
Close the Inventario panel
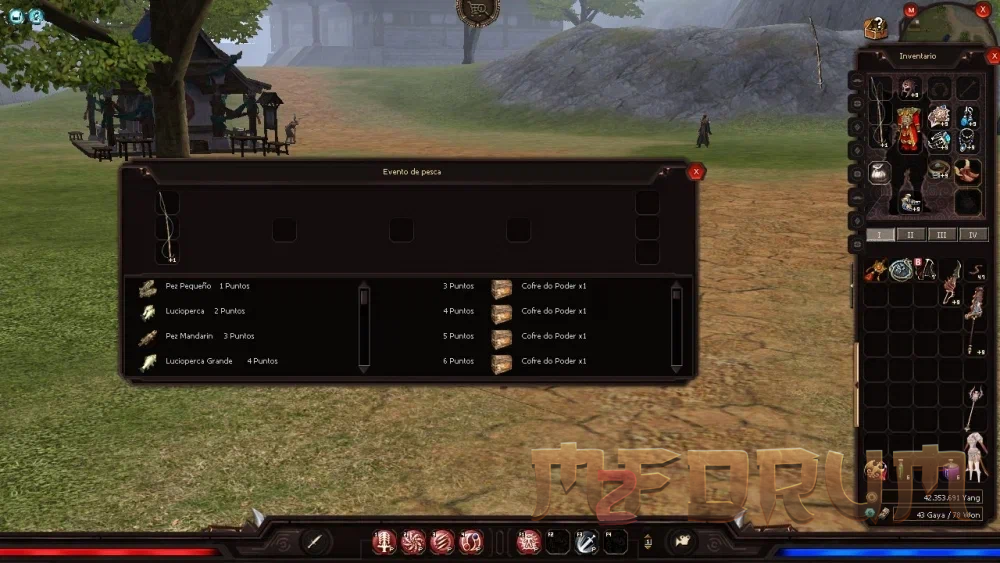[993, 57]
